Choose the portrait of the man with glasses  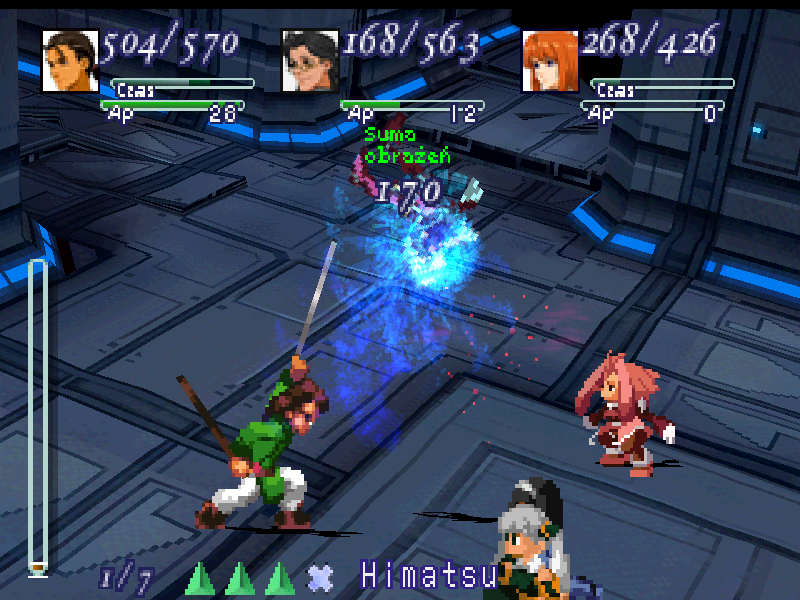click(x=310, y=60)
